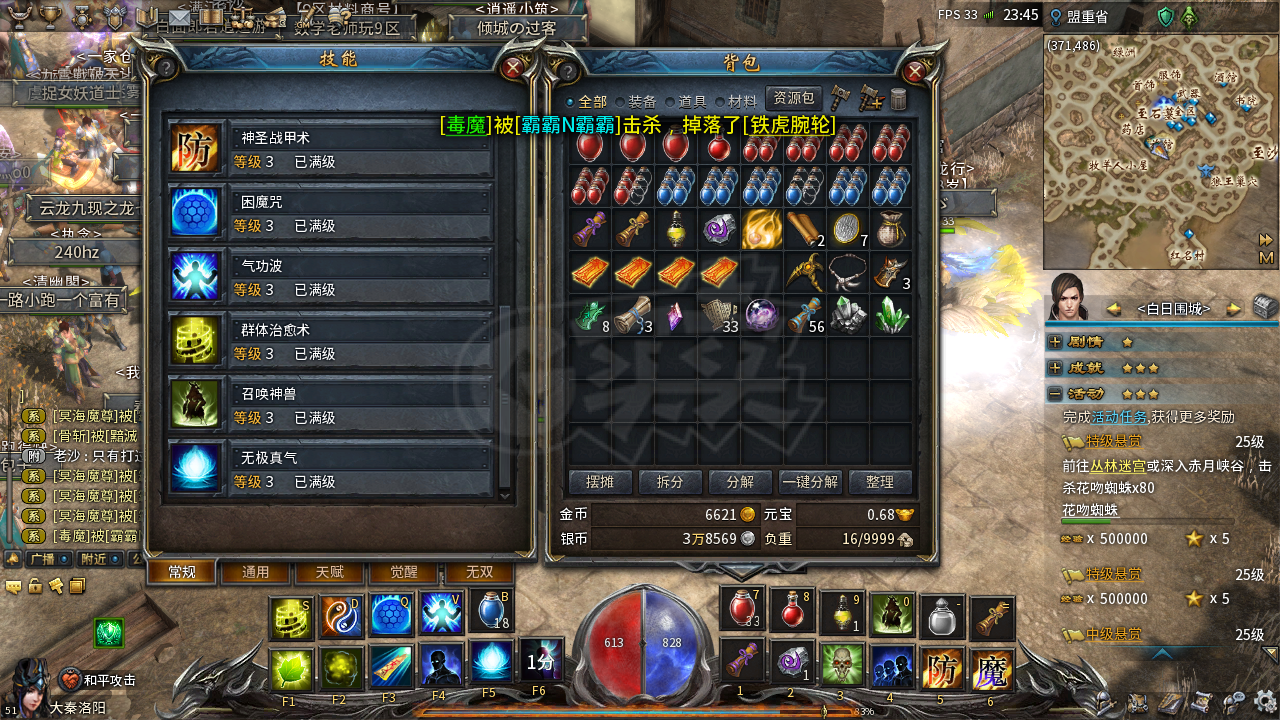Expand the 剧情 story section
Image resolution: width=1280 pixels, height=720 pixels.
(x=1055, y=341)
